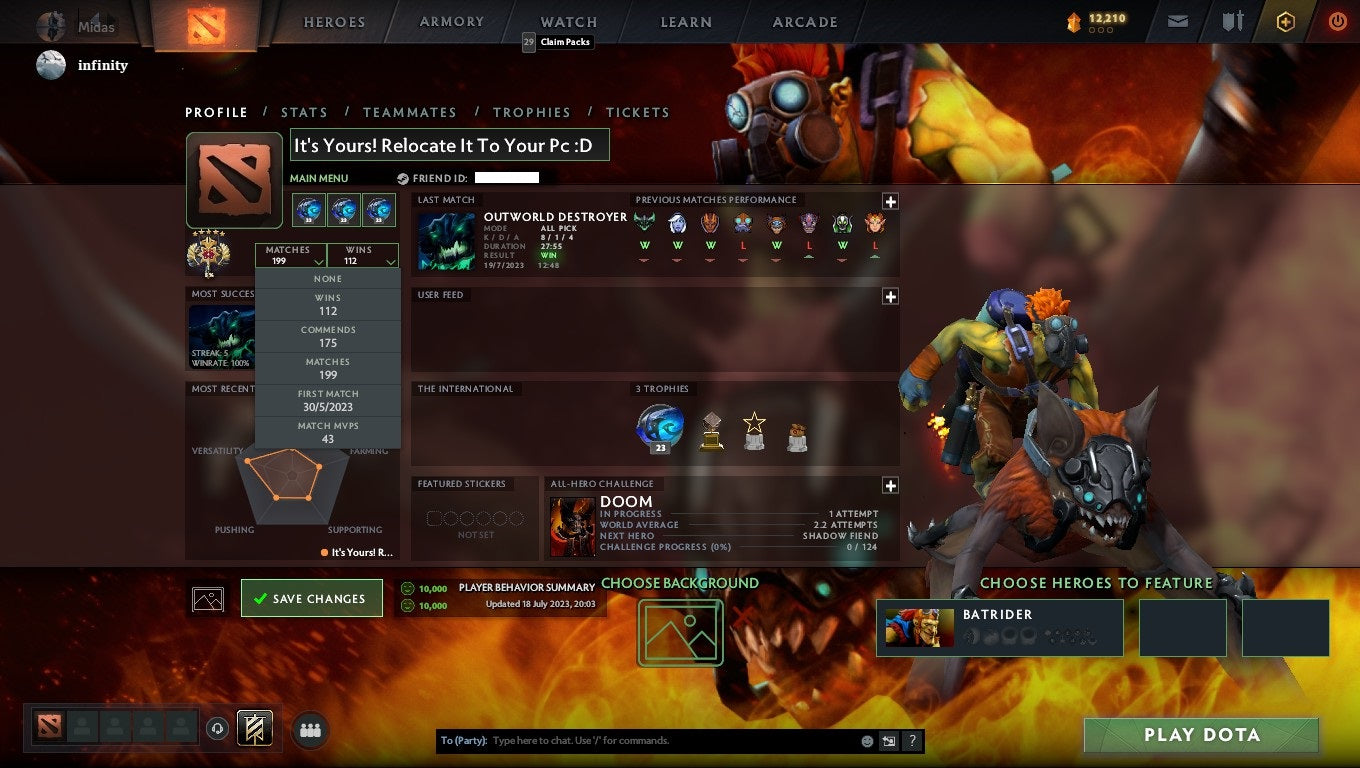Open the friends list people icon

pyautogui.click(x=310, y=730)
